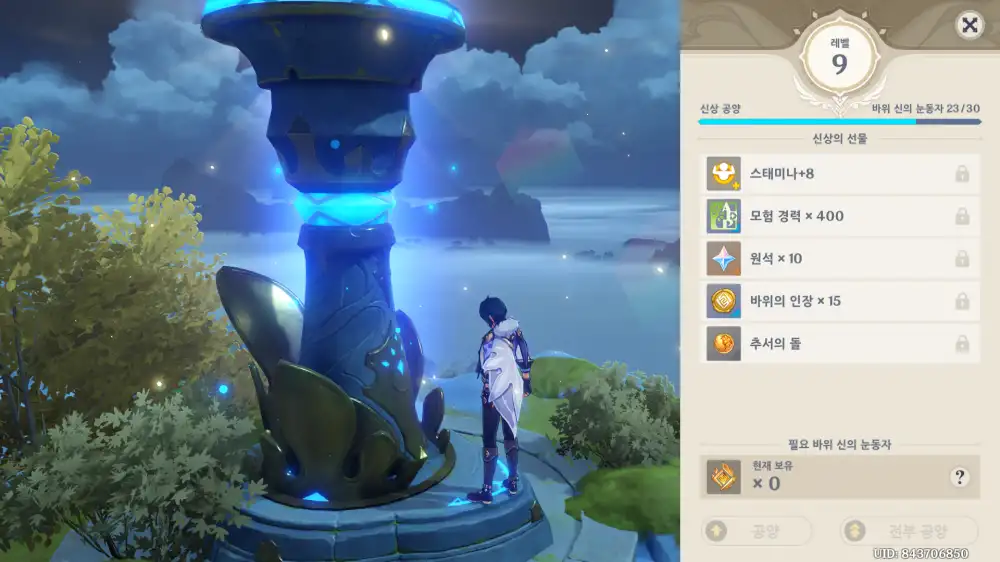This screenshot has height=562, width=1000.
Task: Select the 원석 × 10 reward row
Action: point(838,259)
